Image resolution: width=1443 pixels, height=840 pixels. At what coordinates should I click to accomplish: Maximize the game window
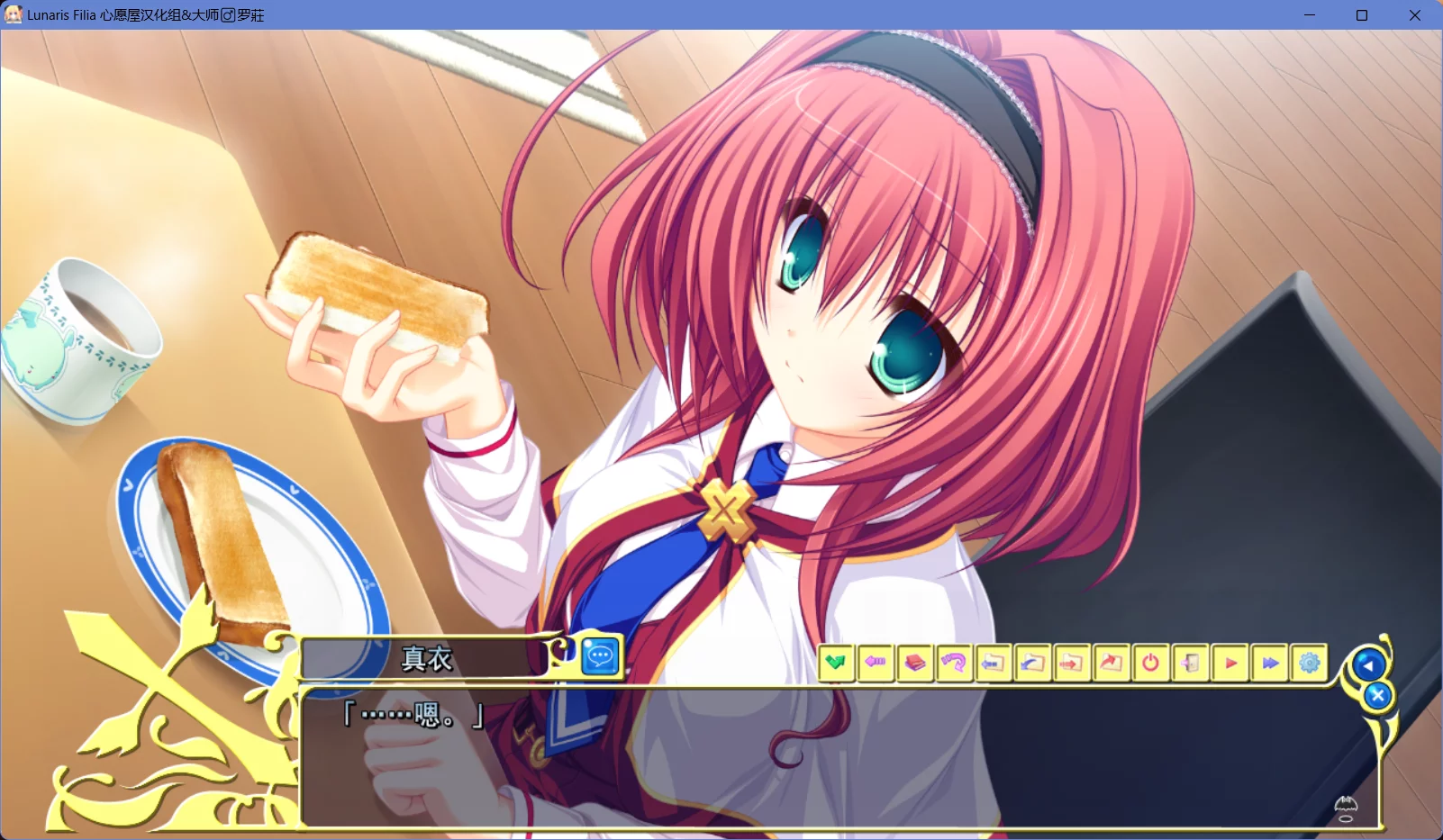1362,15
